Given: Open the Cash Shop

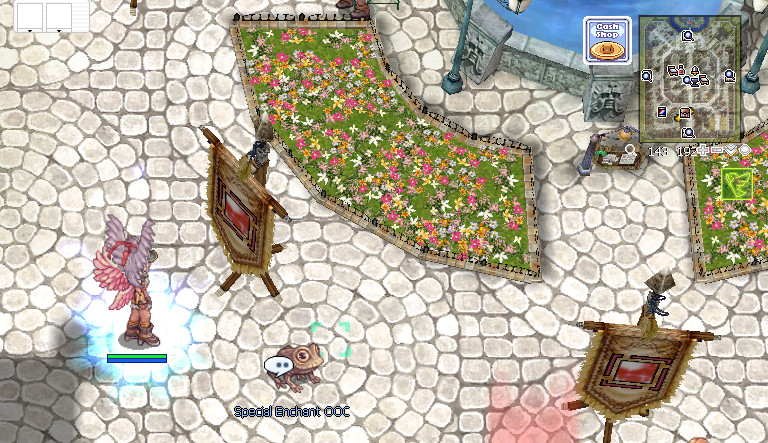Looking at the screenshot, I should [606, 39].
